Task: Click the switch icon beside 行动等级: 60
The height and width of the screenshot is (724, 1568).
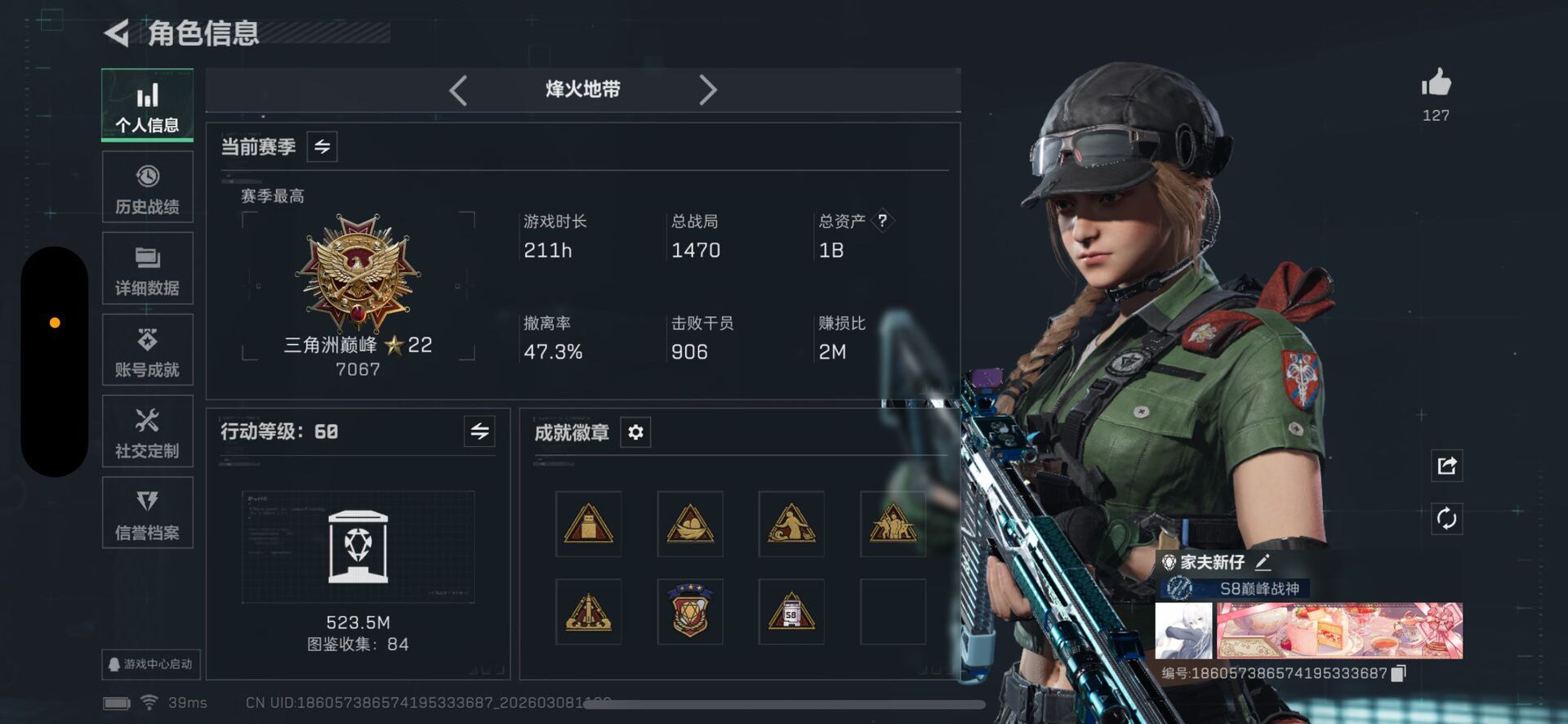Action: point(480,431)
